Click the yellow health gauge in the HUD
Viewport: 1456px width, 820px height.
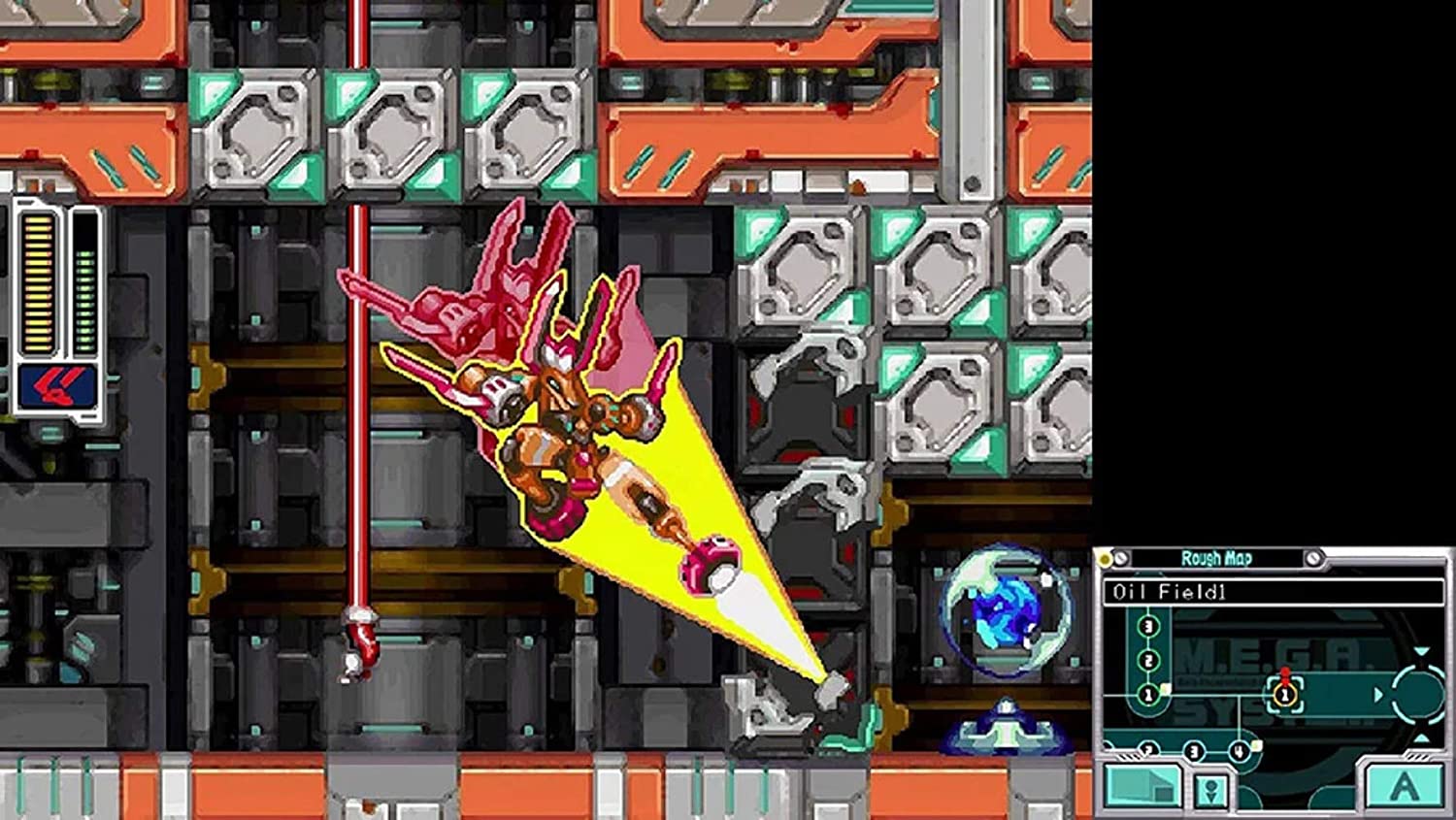coord(39,281)
